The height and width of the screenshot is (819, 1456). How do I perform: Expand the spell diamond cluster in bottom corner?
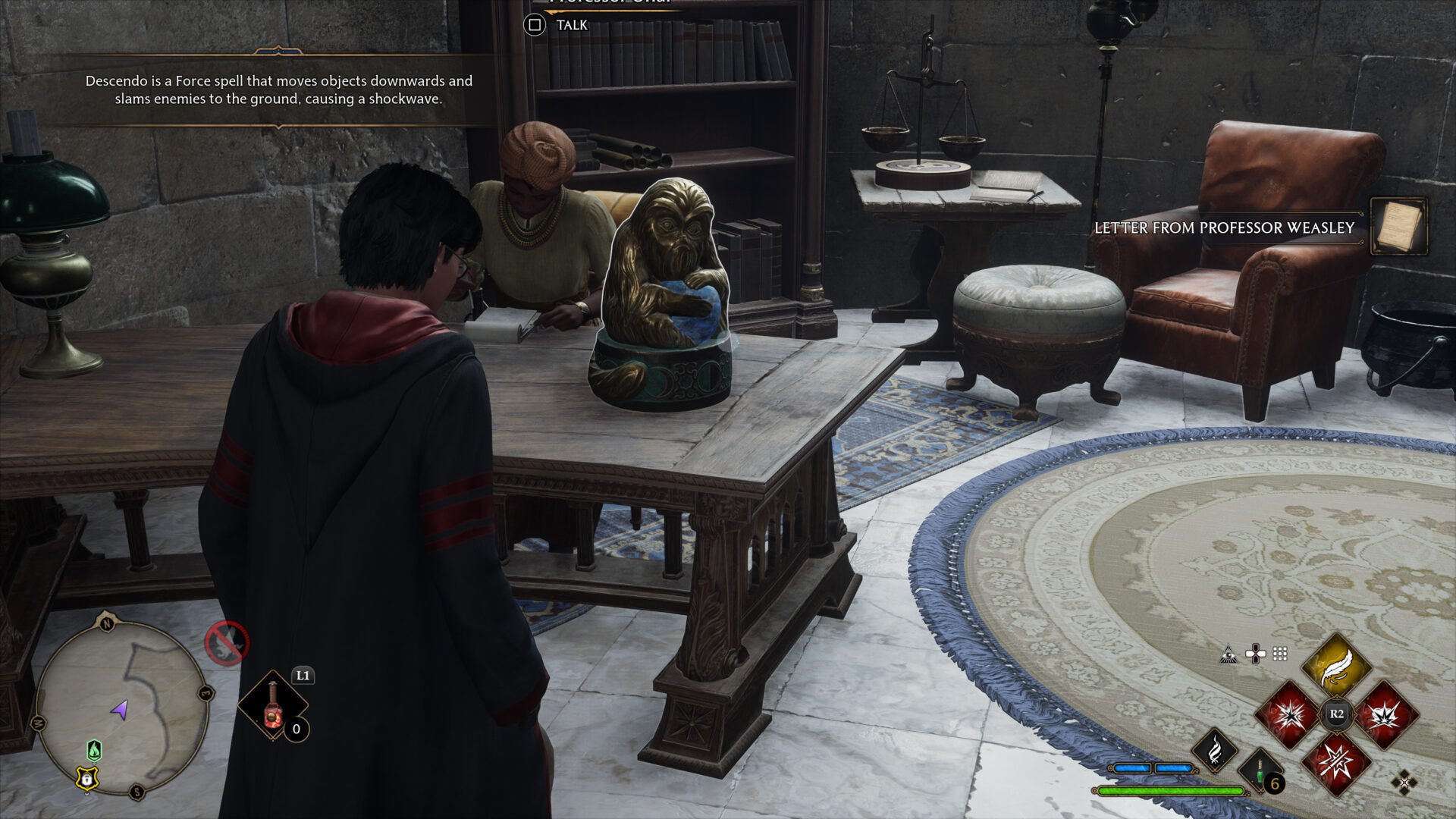point(1404,783)
